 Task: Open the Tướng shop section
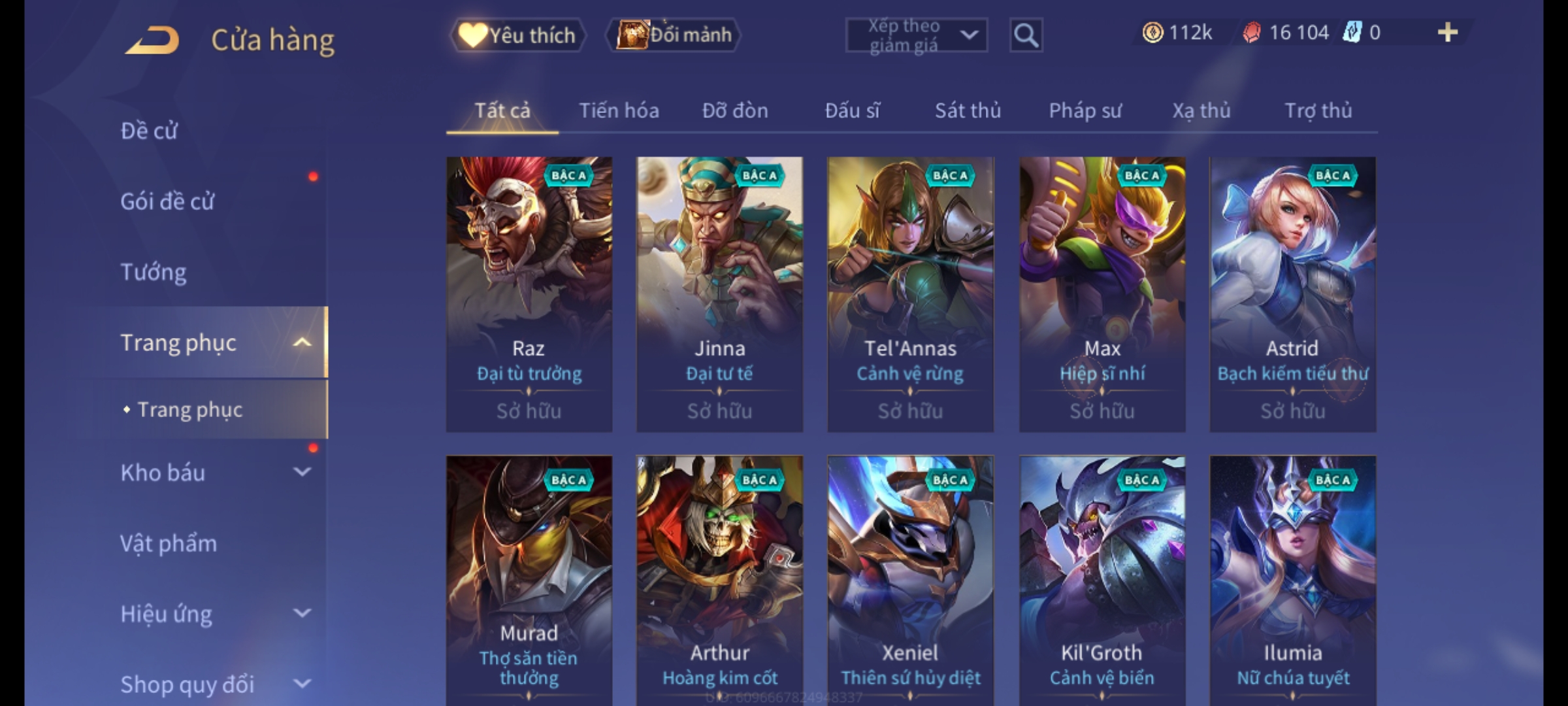pyautogui.click(x=154, y=272)
